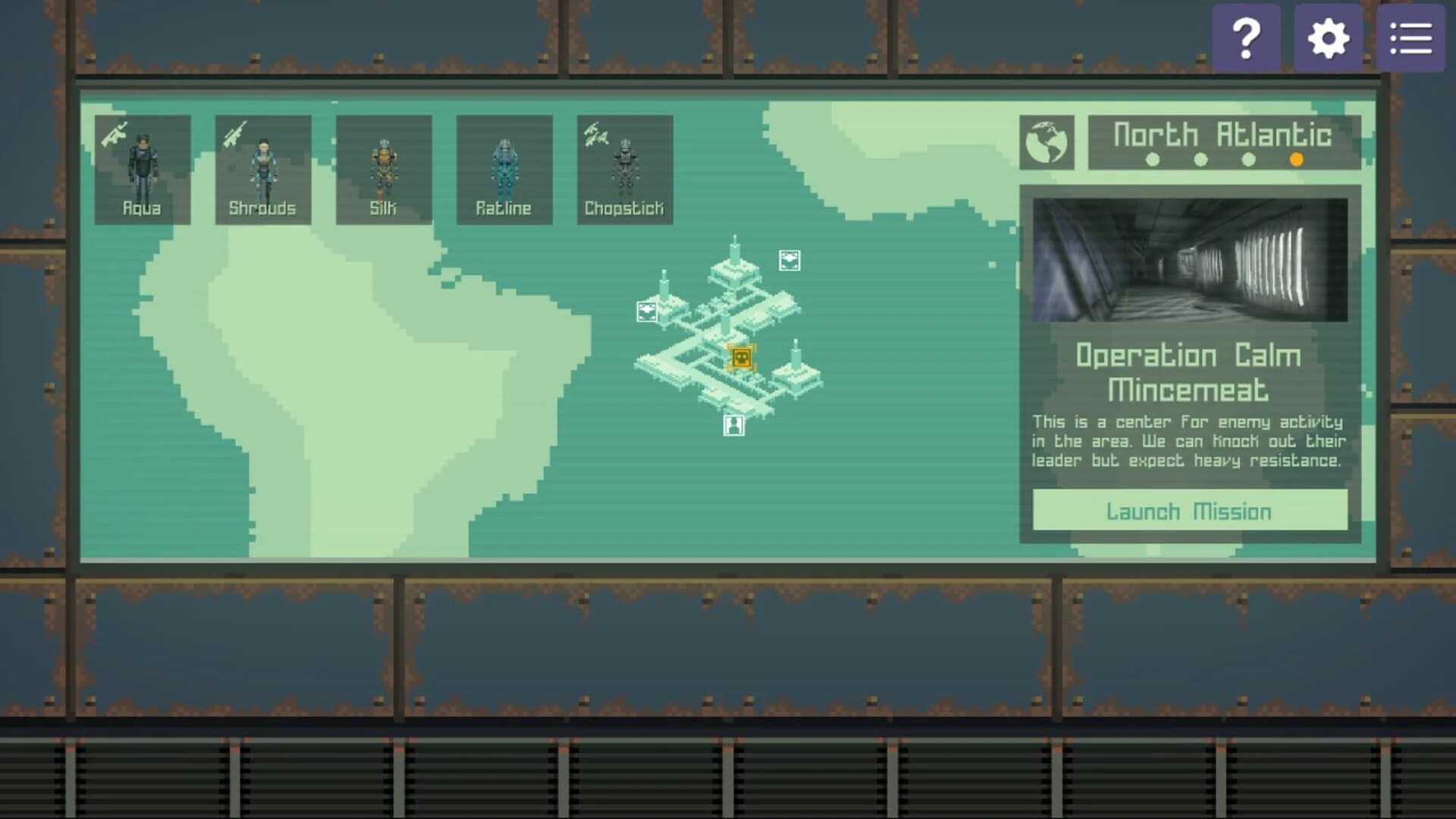Screen dimensions: 1456x819
Task: Select the first region dot under North Atlantic
Action: pos(1153,160)
